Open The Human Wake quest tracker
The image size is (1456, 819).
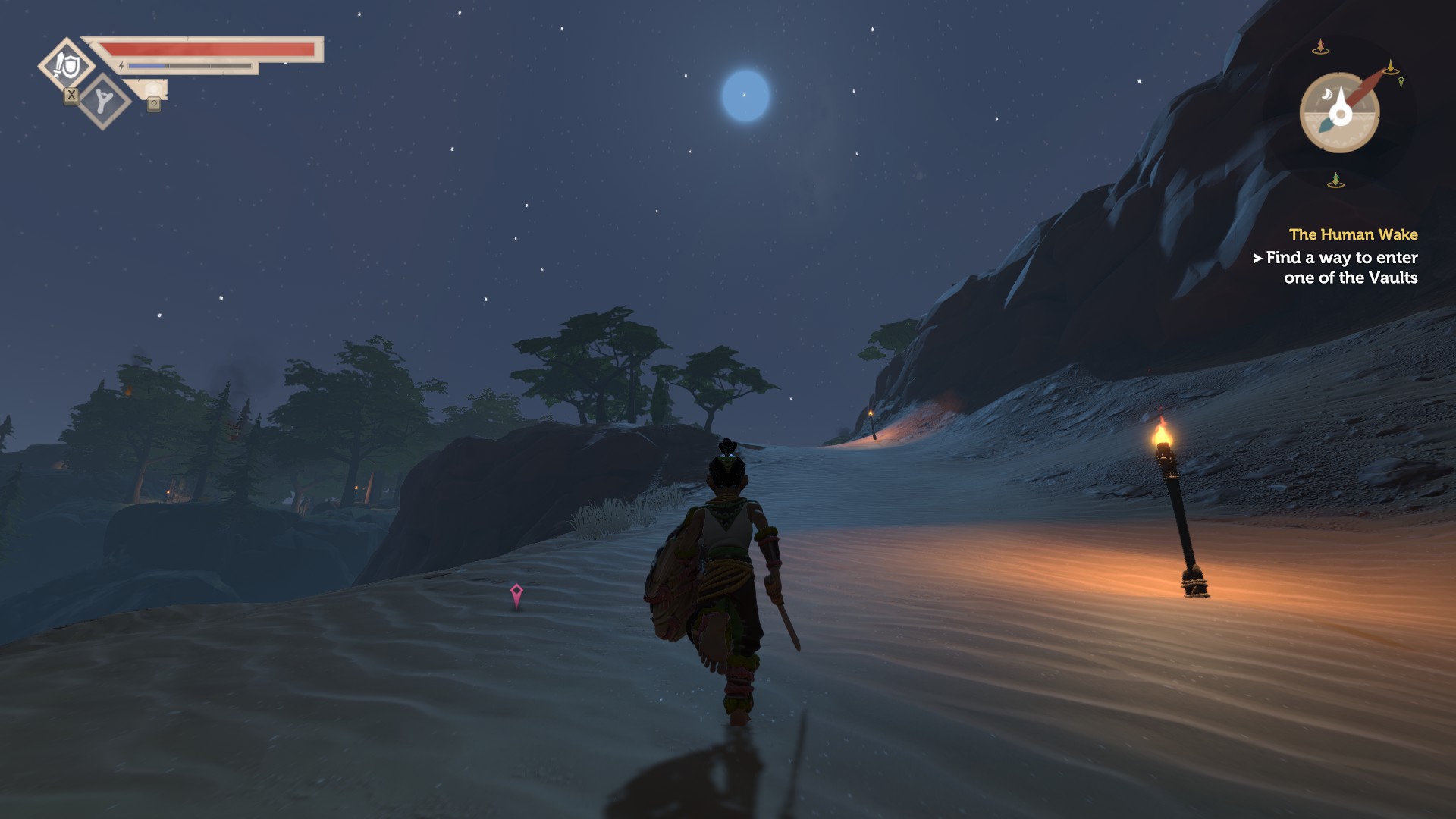click(1353, 234)
